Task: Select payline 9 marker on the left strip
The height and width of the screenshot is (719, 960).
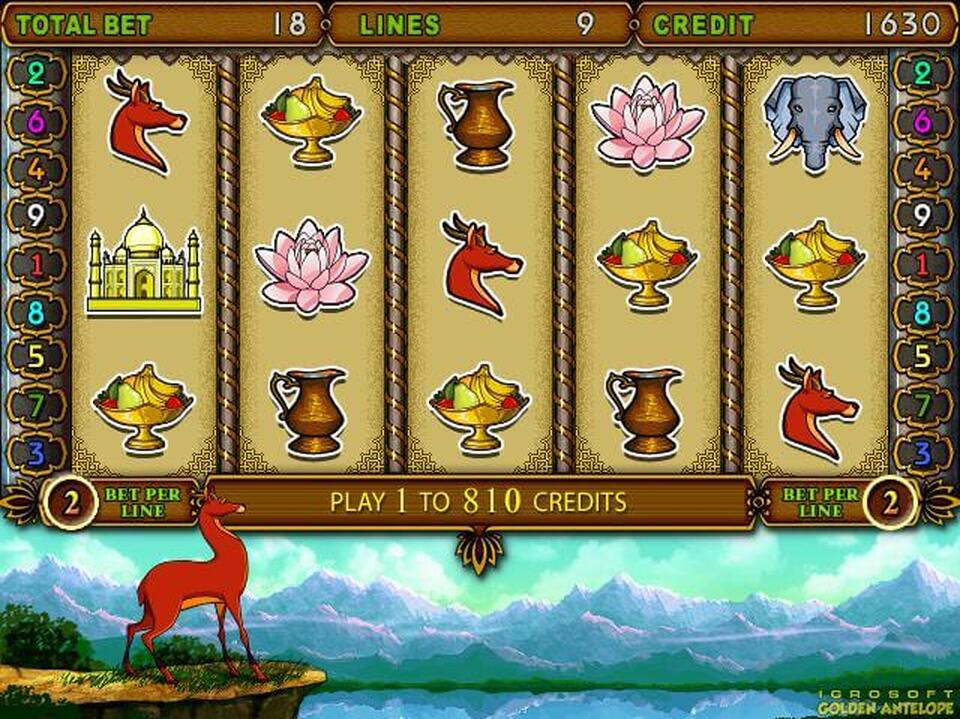Action: [x=36, y=215]
